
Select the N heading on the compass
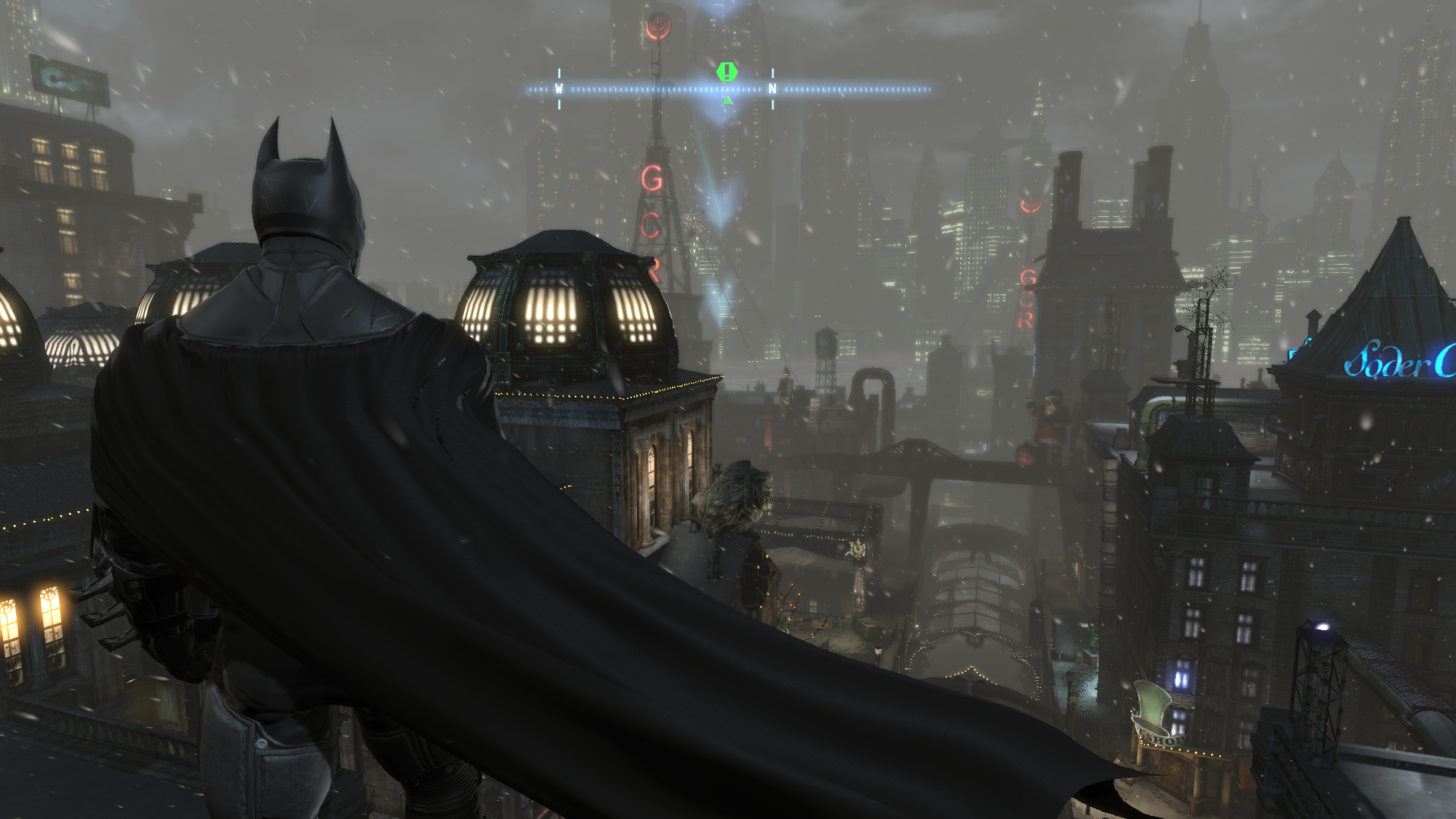click(x=772, y=89)
